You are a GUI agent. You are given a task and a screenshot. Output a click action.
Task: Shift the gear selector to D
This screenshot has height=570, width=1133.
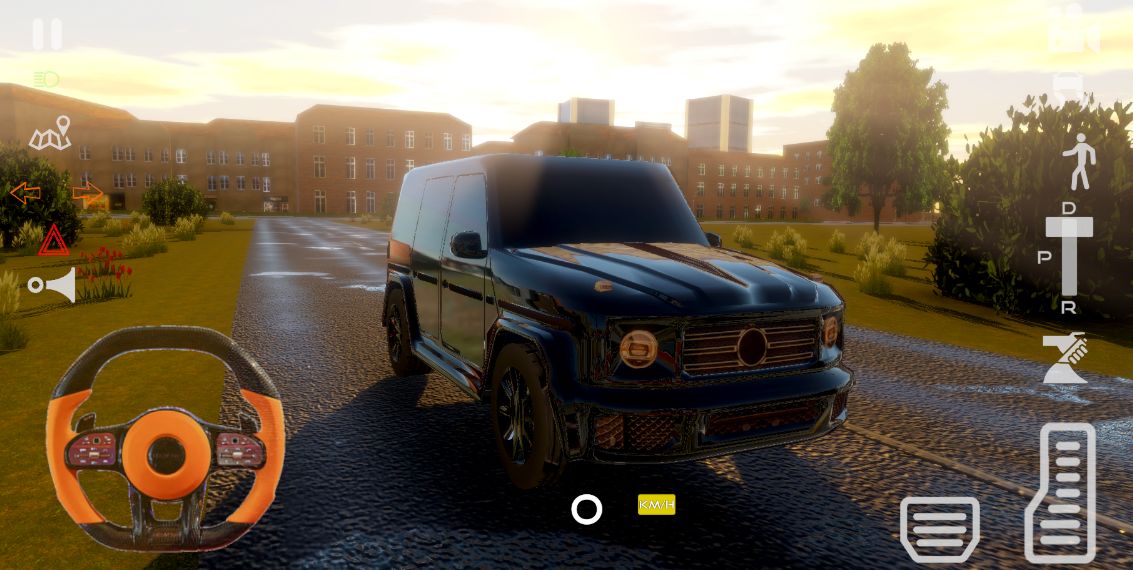pyautogui.click(x=1069, y=209)
